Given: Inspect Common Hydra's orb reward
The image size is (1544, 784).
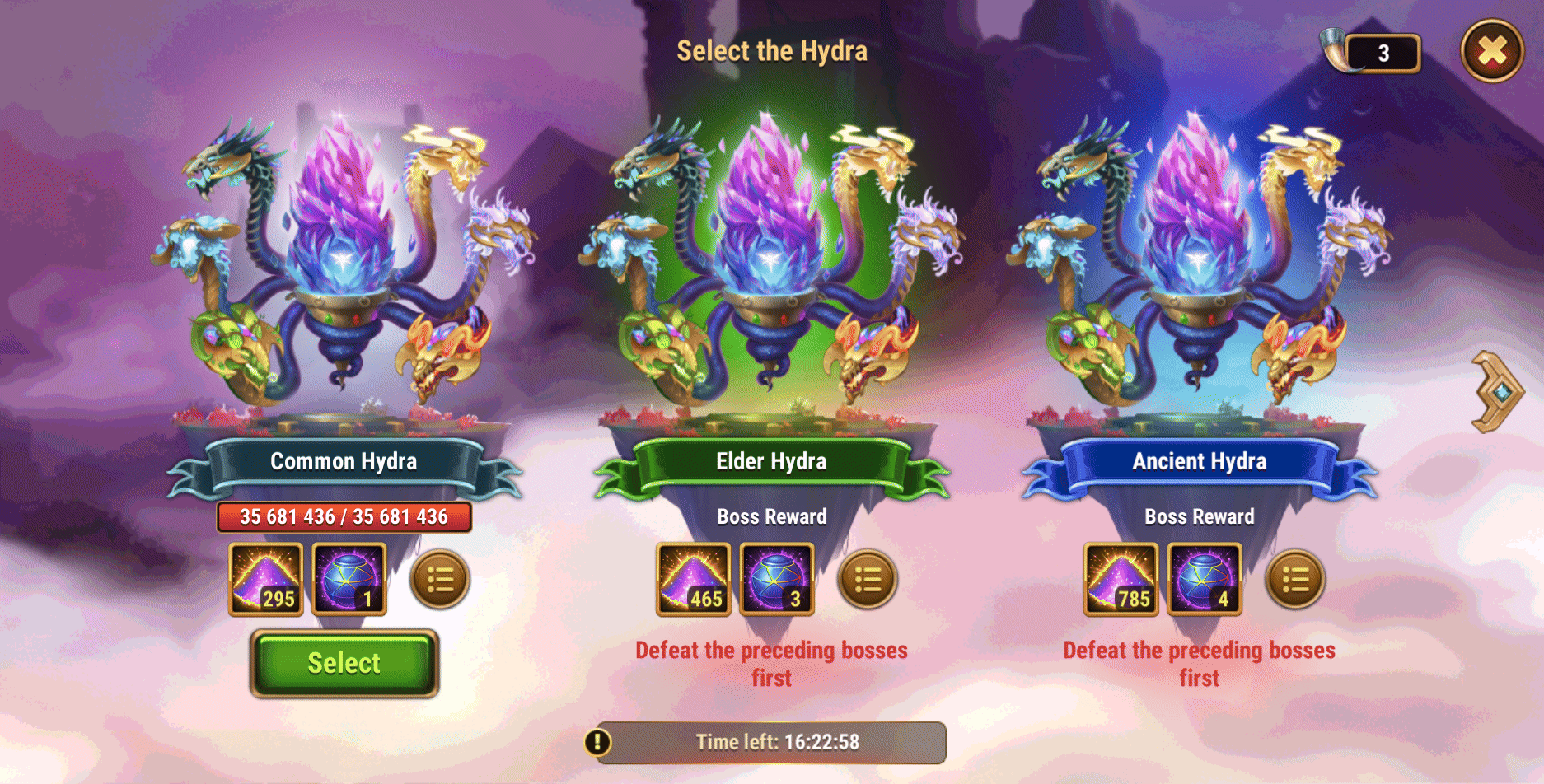Looking at the screenshot, I should [349, 579].
